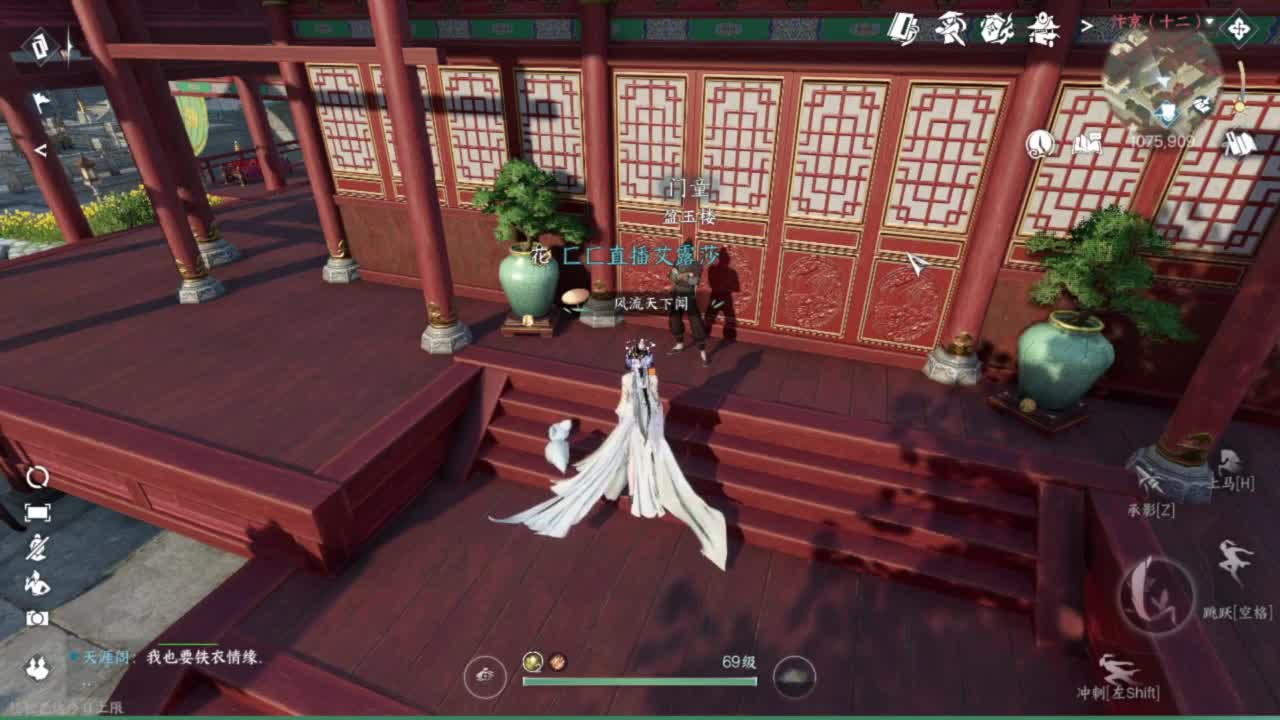The image size is (1280, 720).
Task: Open the journal book icon in top toolbar
Action: (905, 25)
